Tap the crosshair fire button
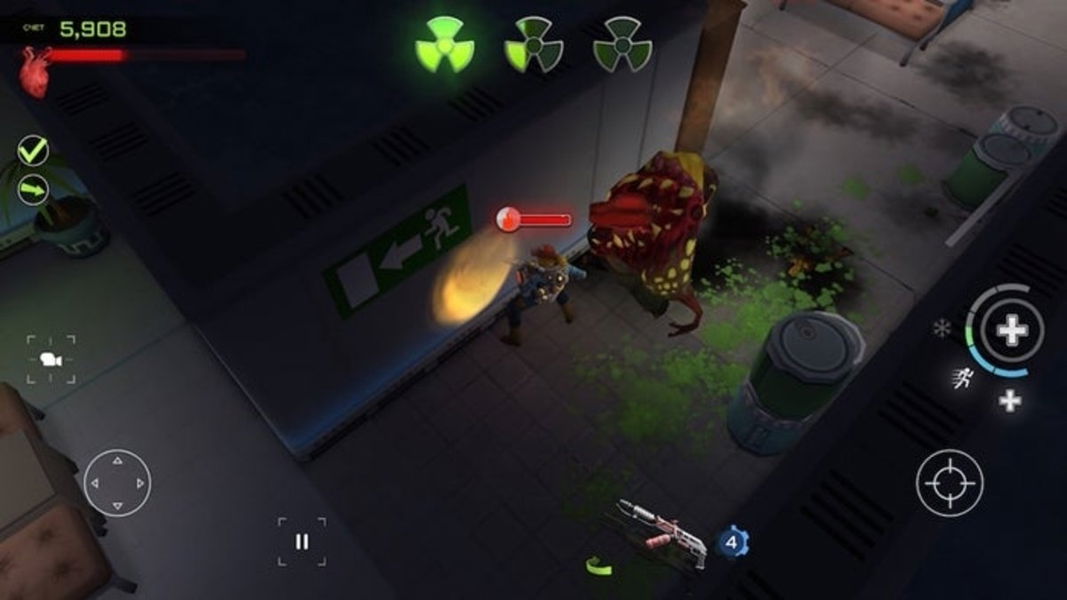The width and height of the screenshot is (1067, 600). [x=949, y=483]
